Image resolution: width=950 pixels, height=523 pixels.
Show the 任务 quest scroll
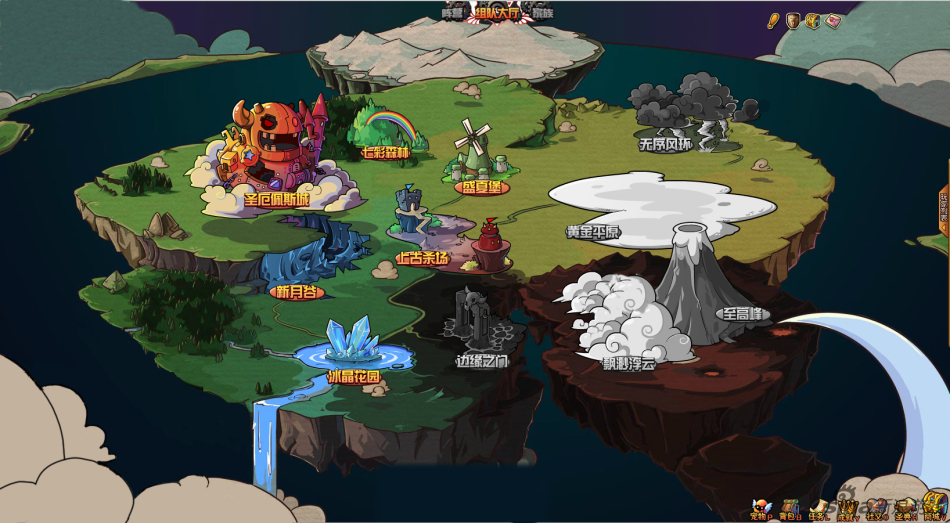(819, 508)
